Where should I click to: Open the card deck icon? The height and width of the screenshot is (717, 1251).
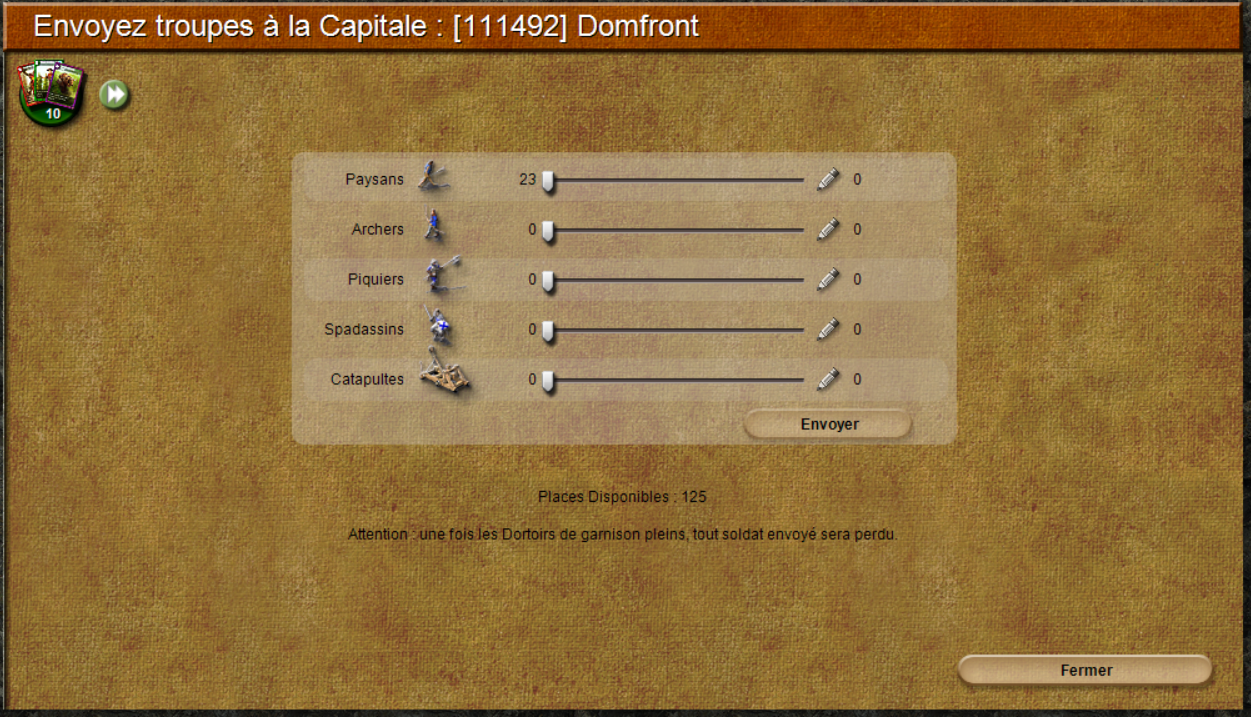tap(50, 92)
